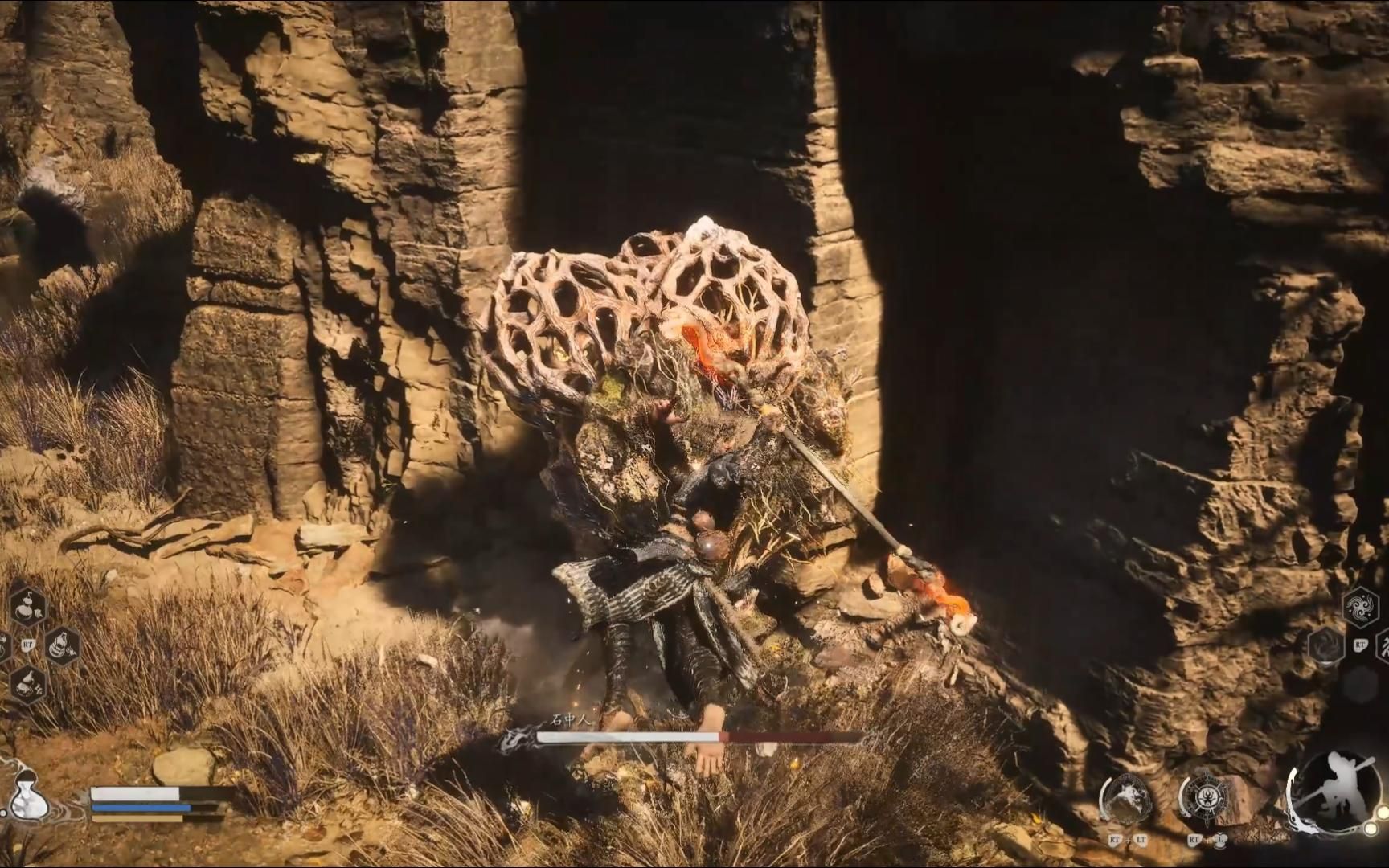The width and height of the screenshot is (1389, 868).
Task: Cast the triple-swirl spell hexagon
Action: click(1360, 607)
